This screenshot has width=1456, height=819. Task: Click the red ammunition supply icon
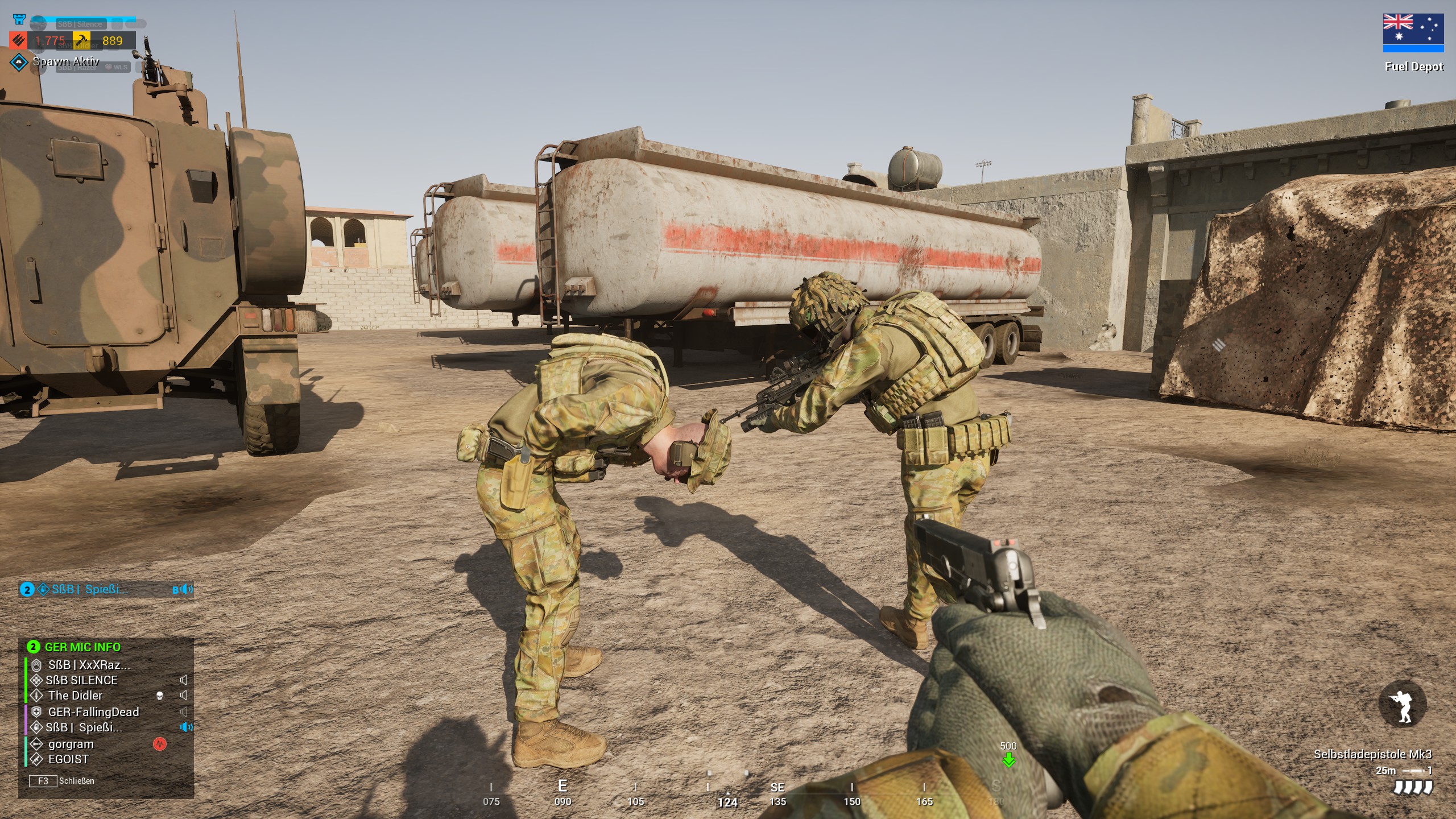click(18, 40)
